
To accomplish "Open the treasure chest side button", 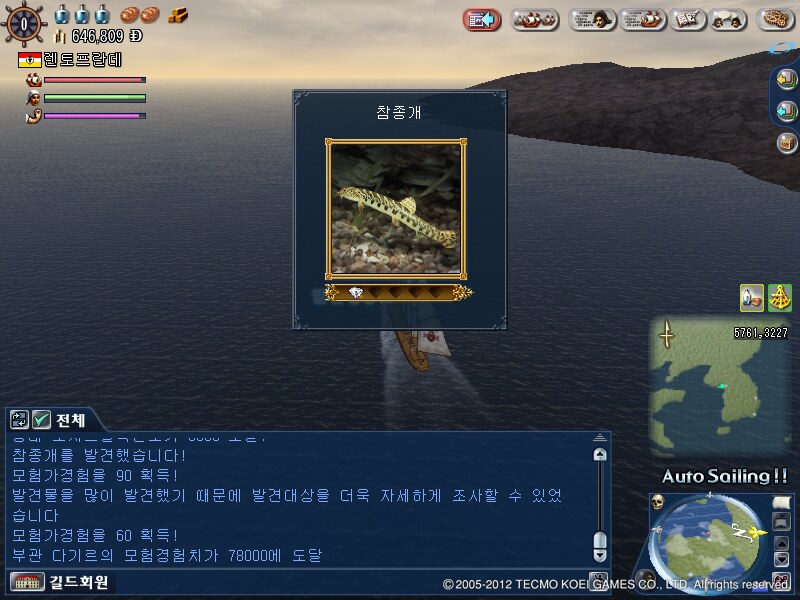I will click(787, 142).
